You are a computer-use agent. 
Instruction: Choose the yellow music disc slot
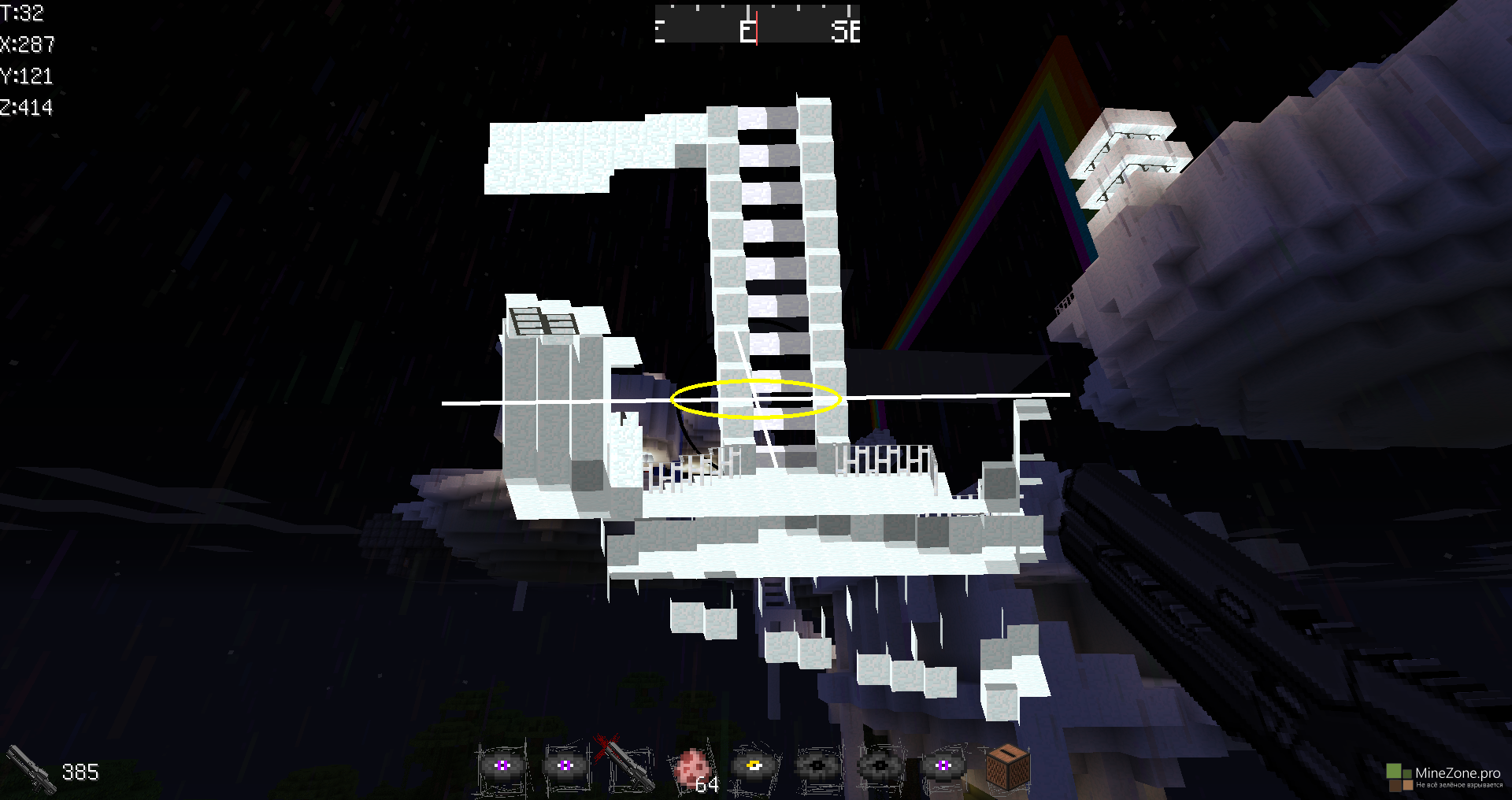(x=754, y=766)
